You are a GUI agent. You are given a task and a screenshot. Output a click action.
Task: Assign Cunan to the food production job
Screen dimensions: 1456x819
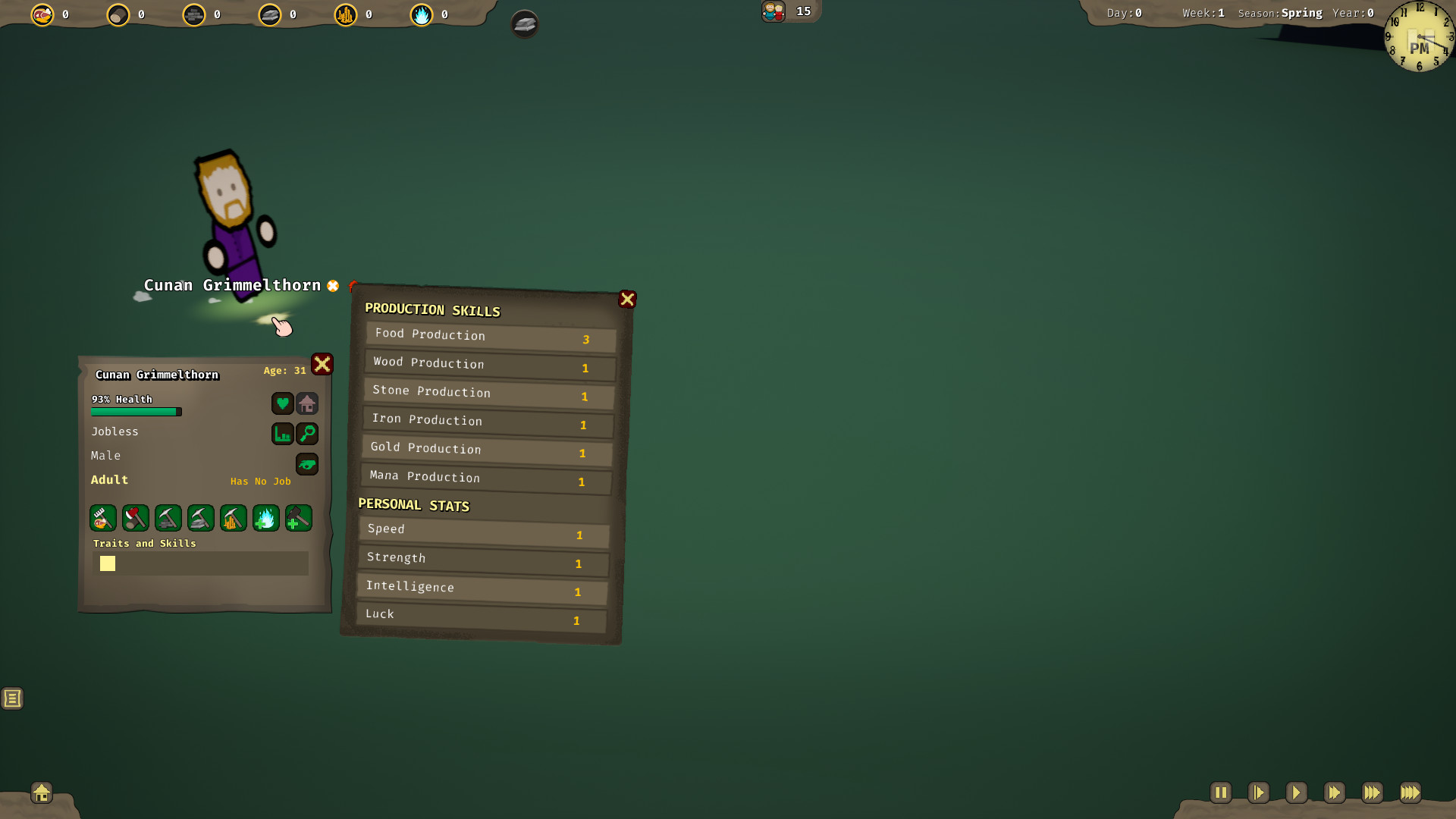(x=103, y=518)
